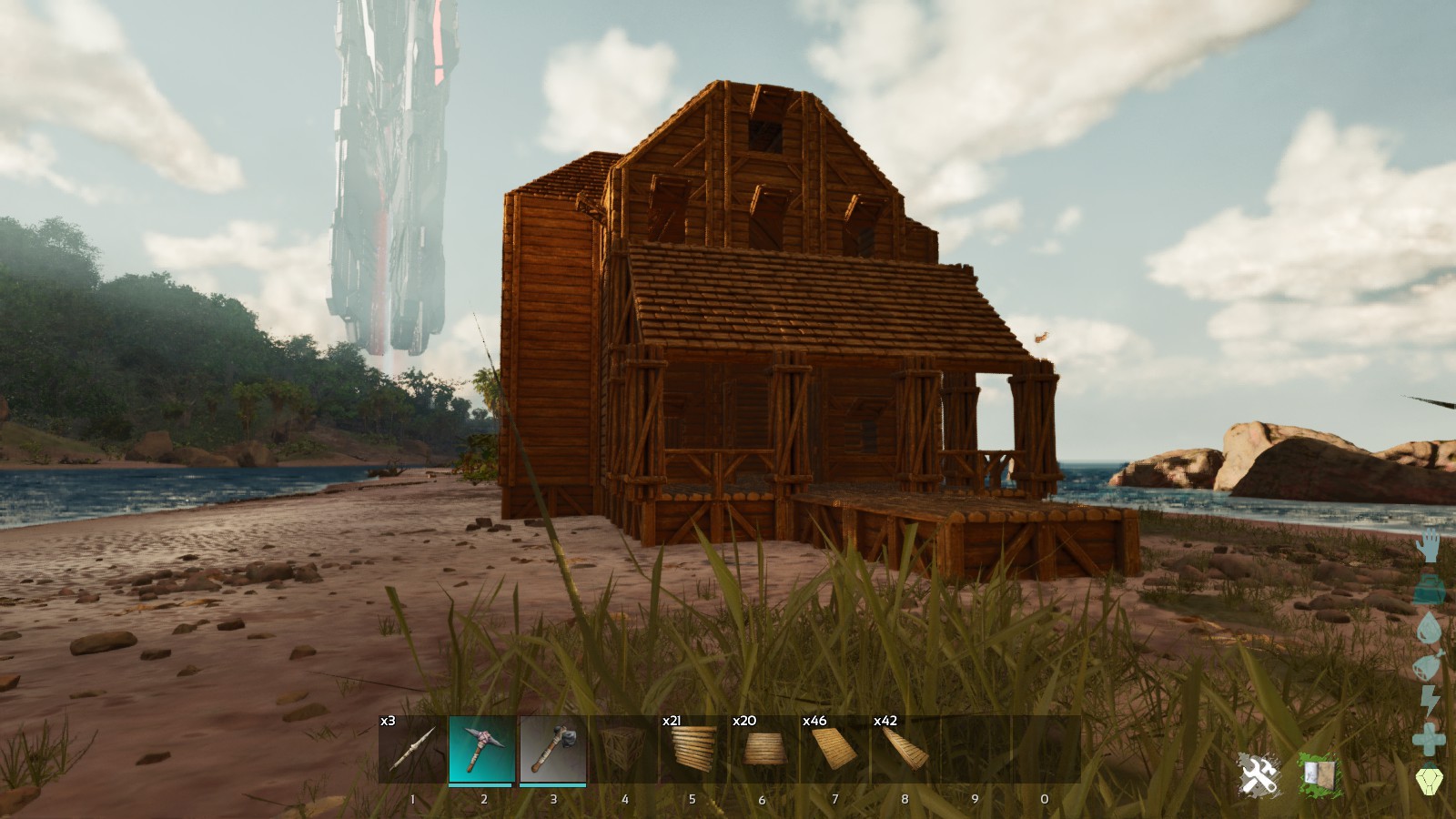Select the thatch stack in hotbar slot 6
This screenshot has height=819, width=1456.
click(x=763, y=748)
